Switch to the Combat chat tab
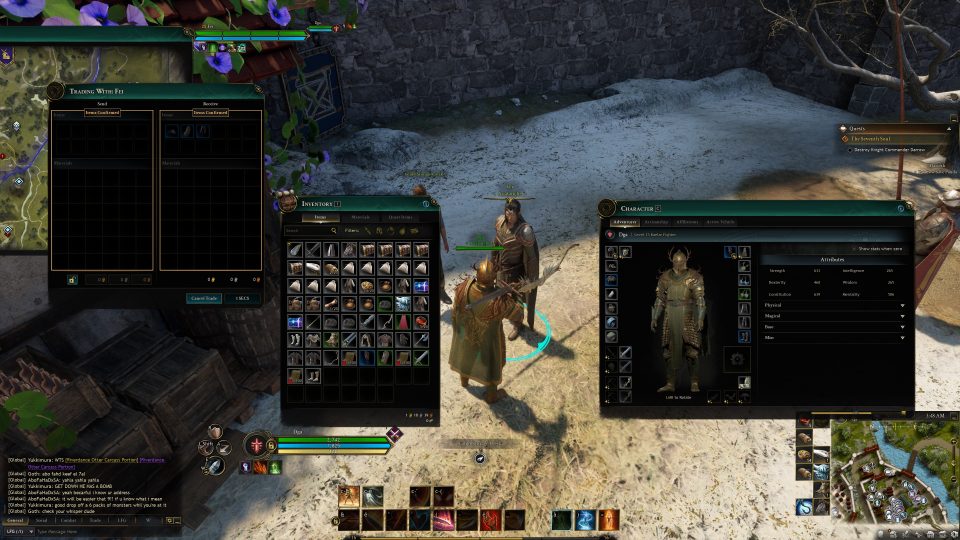The width and height of the screenshot is (960, 540). pyautogui.click(x=68, y=520)
